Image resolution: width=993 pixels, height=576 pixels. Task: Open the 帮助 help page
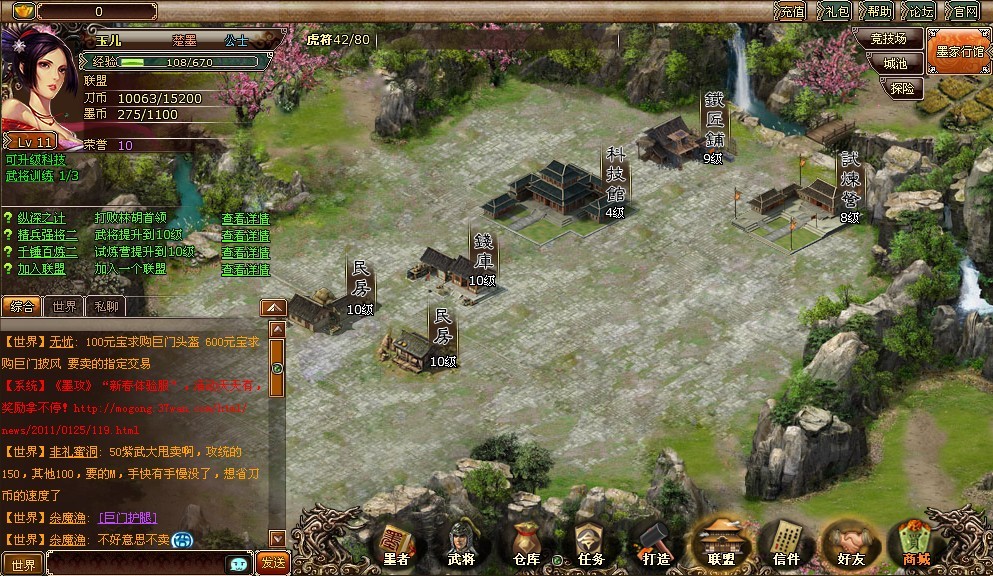coord(879,12)
